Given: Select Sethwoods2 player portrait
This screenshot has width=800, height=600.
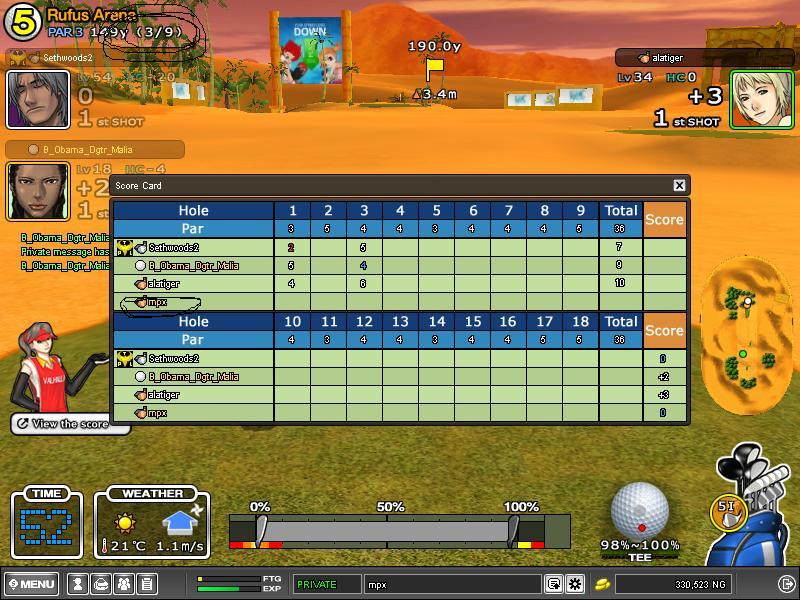Looking at the screenshot, I should [38, 99].
